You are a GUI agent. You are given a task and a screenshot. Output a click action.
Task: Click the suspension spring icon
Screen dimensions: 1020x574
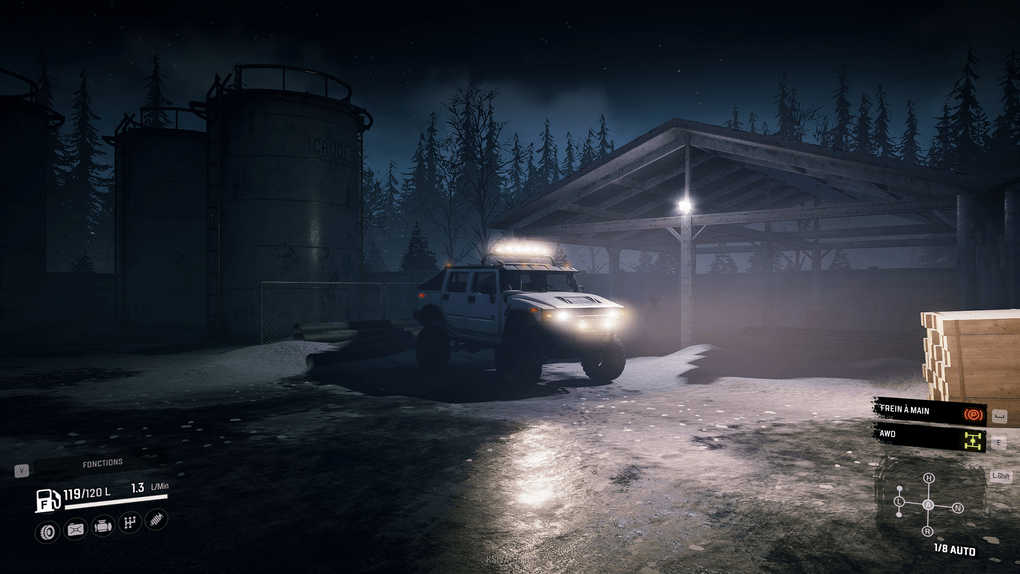click(x=156, y=520)
